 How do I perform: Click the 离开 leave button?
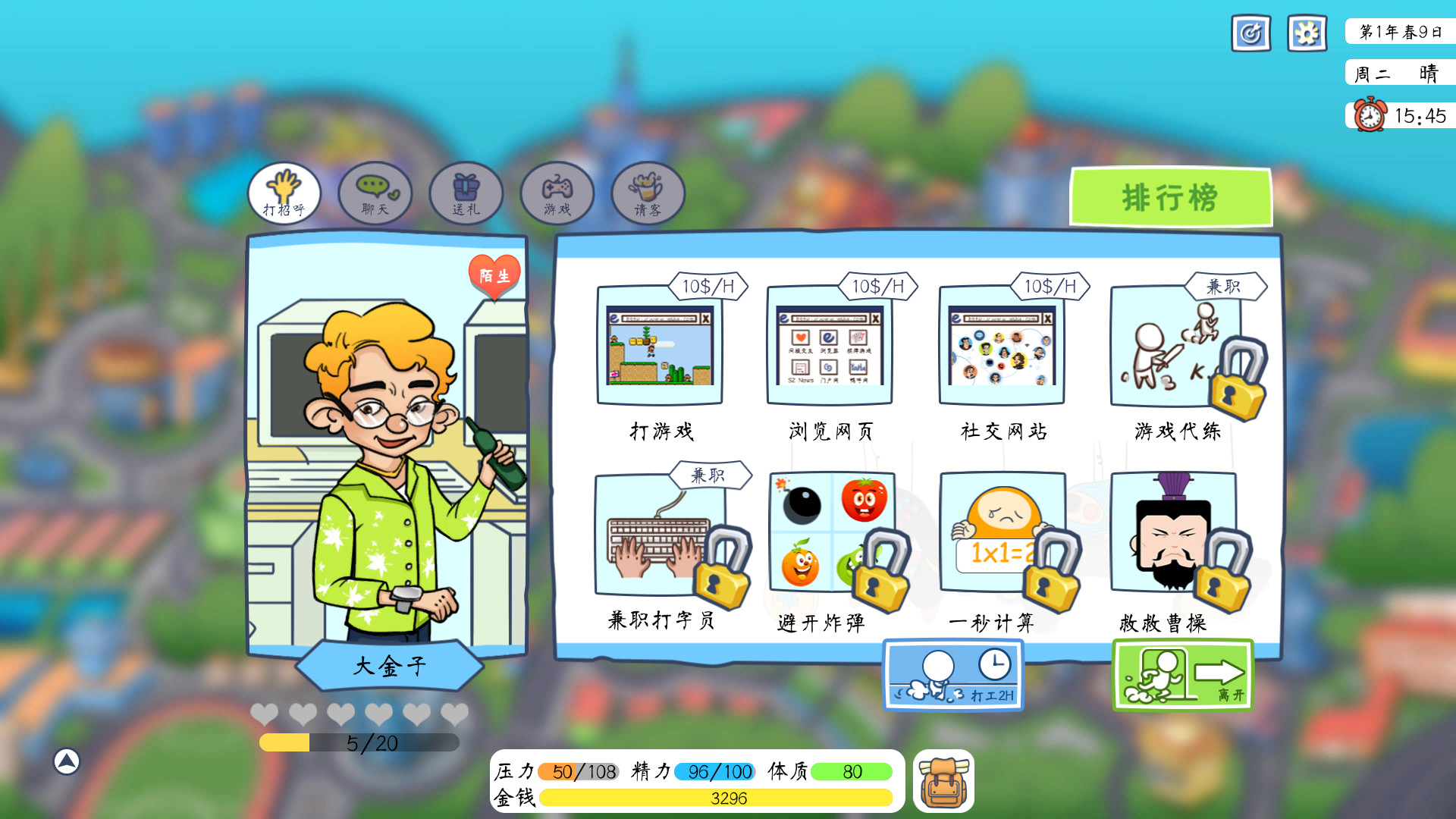[1181, 675]
